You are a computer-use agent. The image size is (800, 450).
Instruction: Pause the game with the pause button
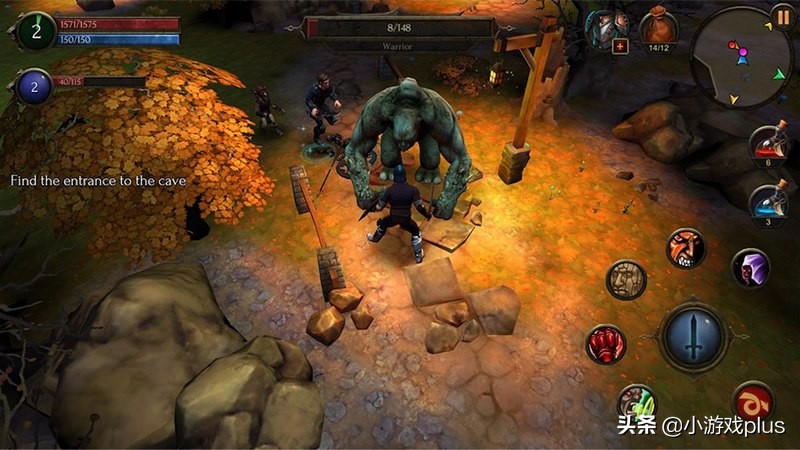(x=782, y=17)
